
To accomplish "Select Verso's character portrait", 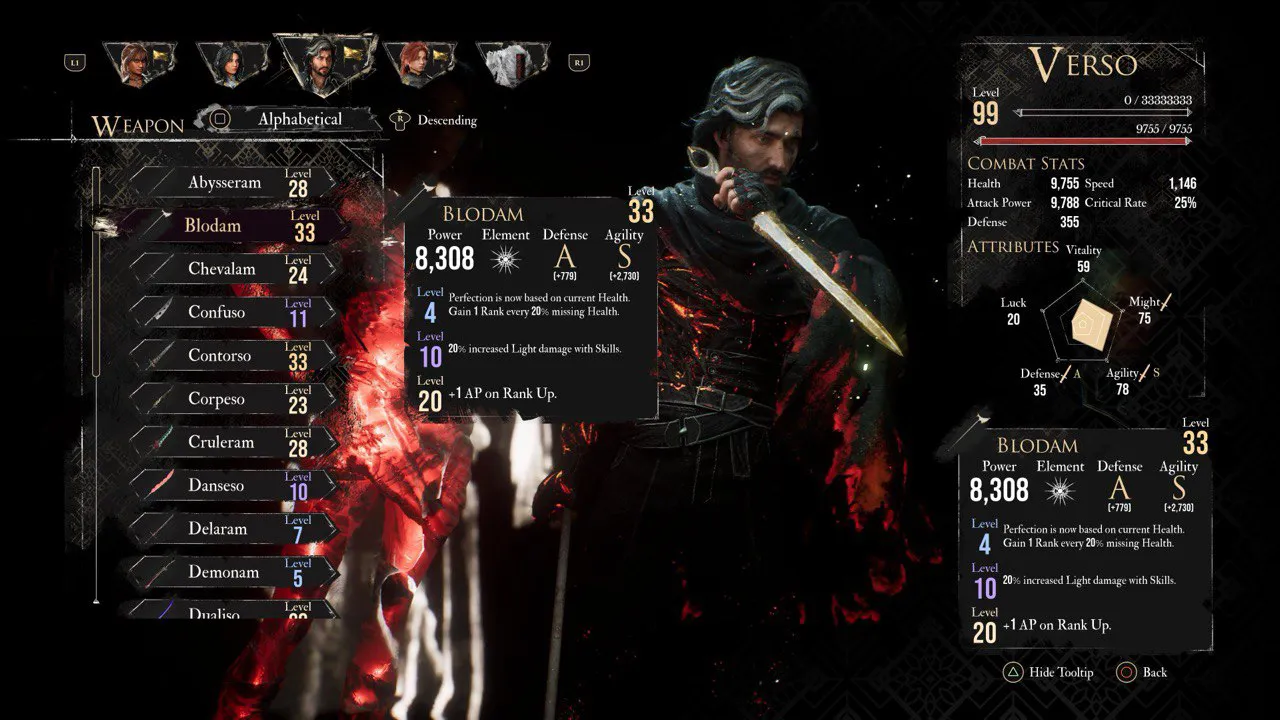I will [x=324, y=62].
